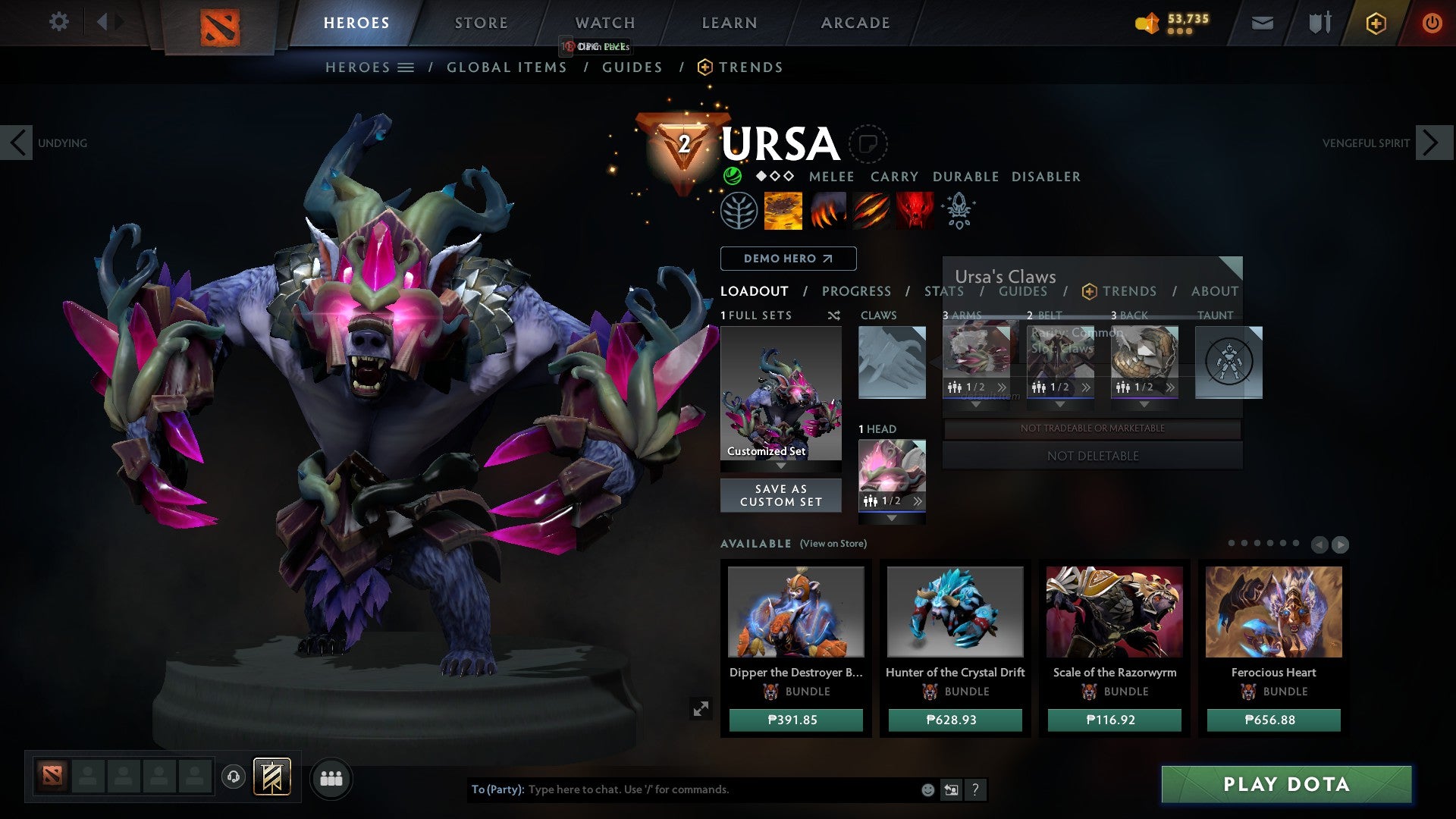Image resolution: width=1456 pixels, height=819 pixels.
Task: Select the Earthshock ability icon
Action: (x=782, y=211)
